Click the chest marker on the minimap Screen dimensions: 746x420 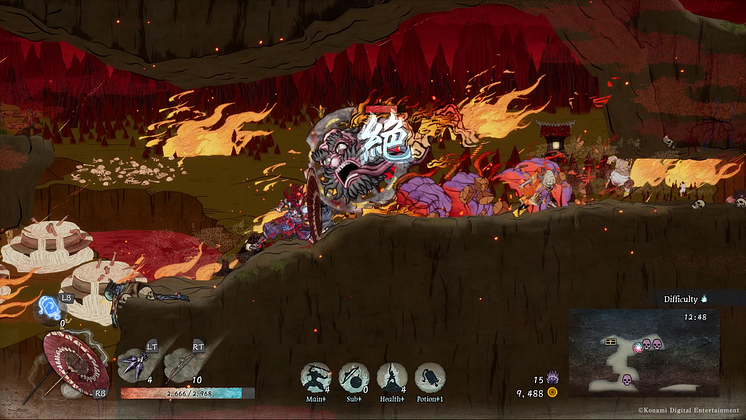611,342
